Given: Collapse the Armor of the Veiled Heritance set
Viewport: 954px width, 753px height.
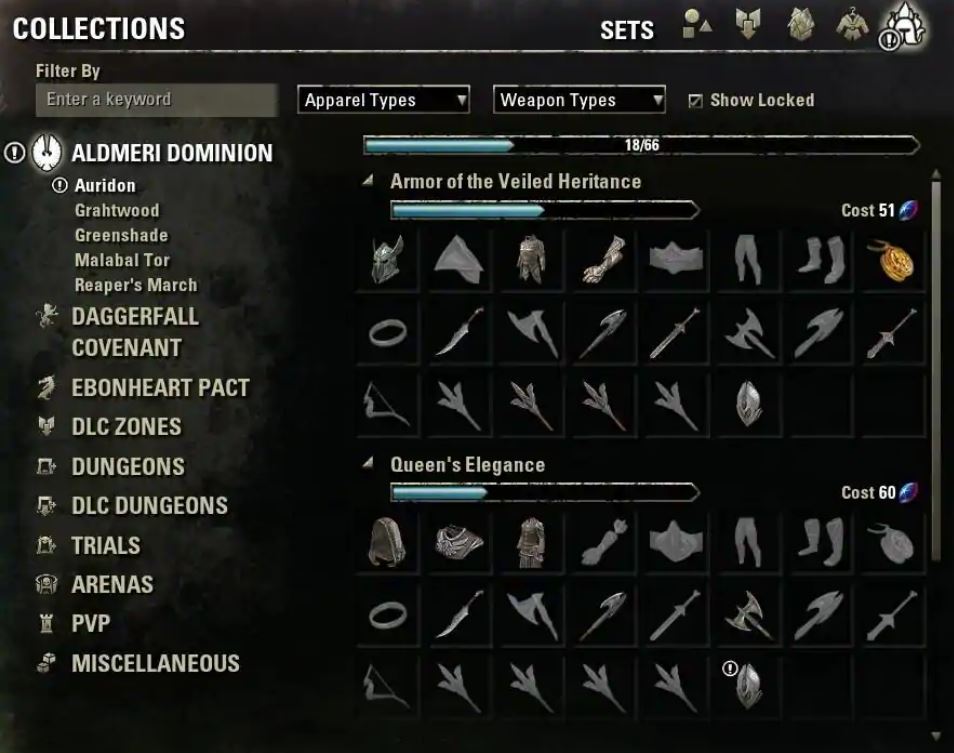Looking at the screenshot, I should click(x=368, y=182).
